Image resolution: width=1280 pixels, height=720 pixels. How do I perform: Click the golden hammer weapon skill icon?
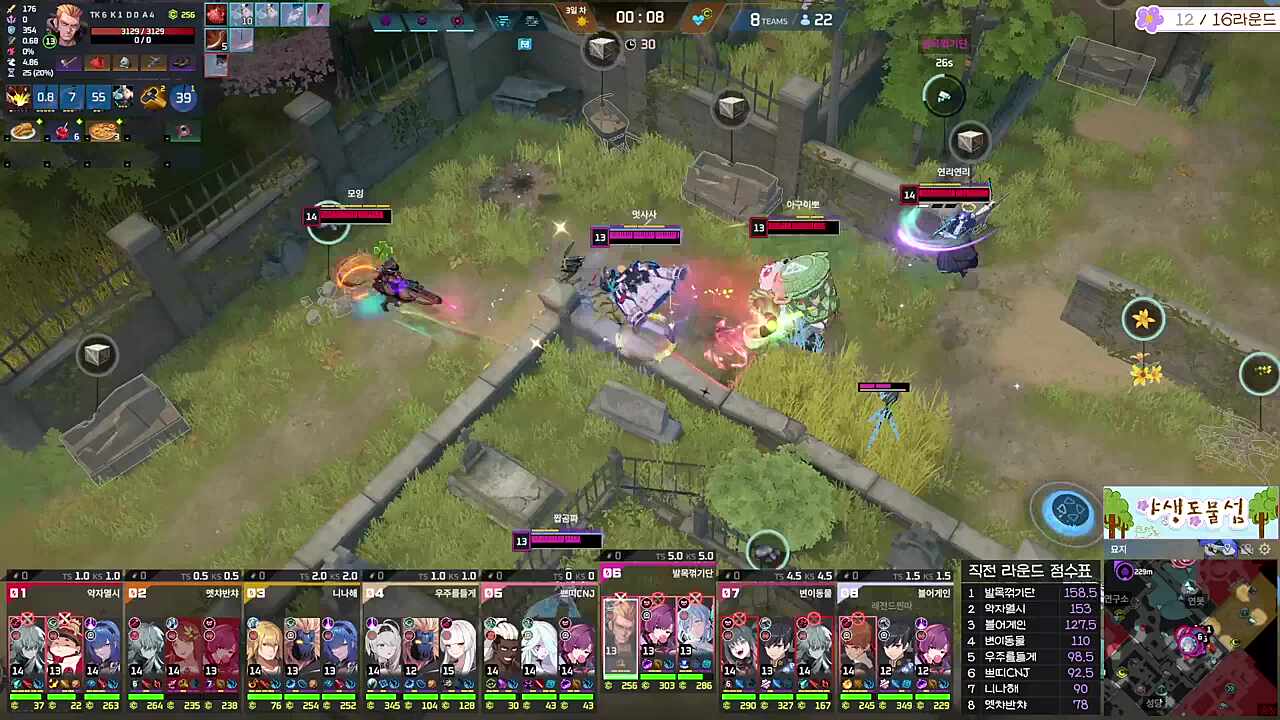[152, 97]
